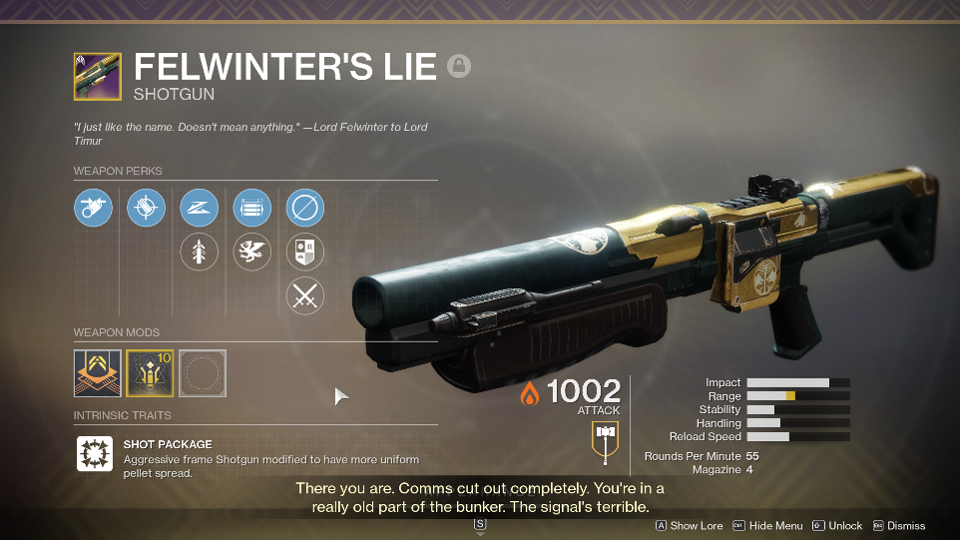Screen dimensions: 960x540
Task: Click the first perk showing a shotgun shell
Action: [93, 209]
